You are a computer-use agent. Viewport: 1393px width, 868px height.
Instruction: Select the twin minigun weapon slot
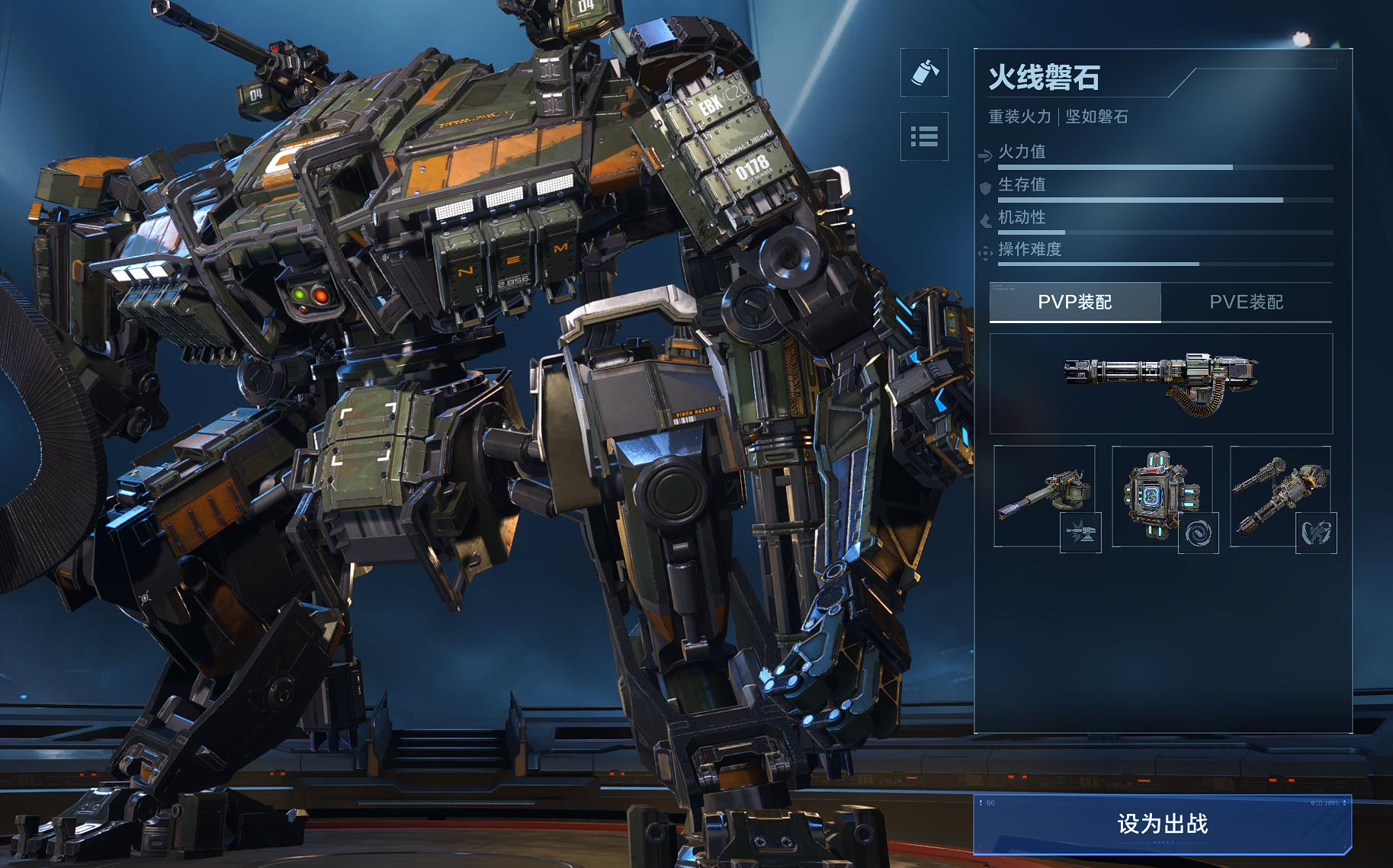[1279, 496]
